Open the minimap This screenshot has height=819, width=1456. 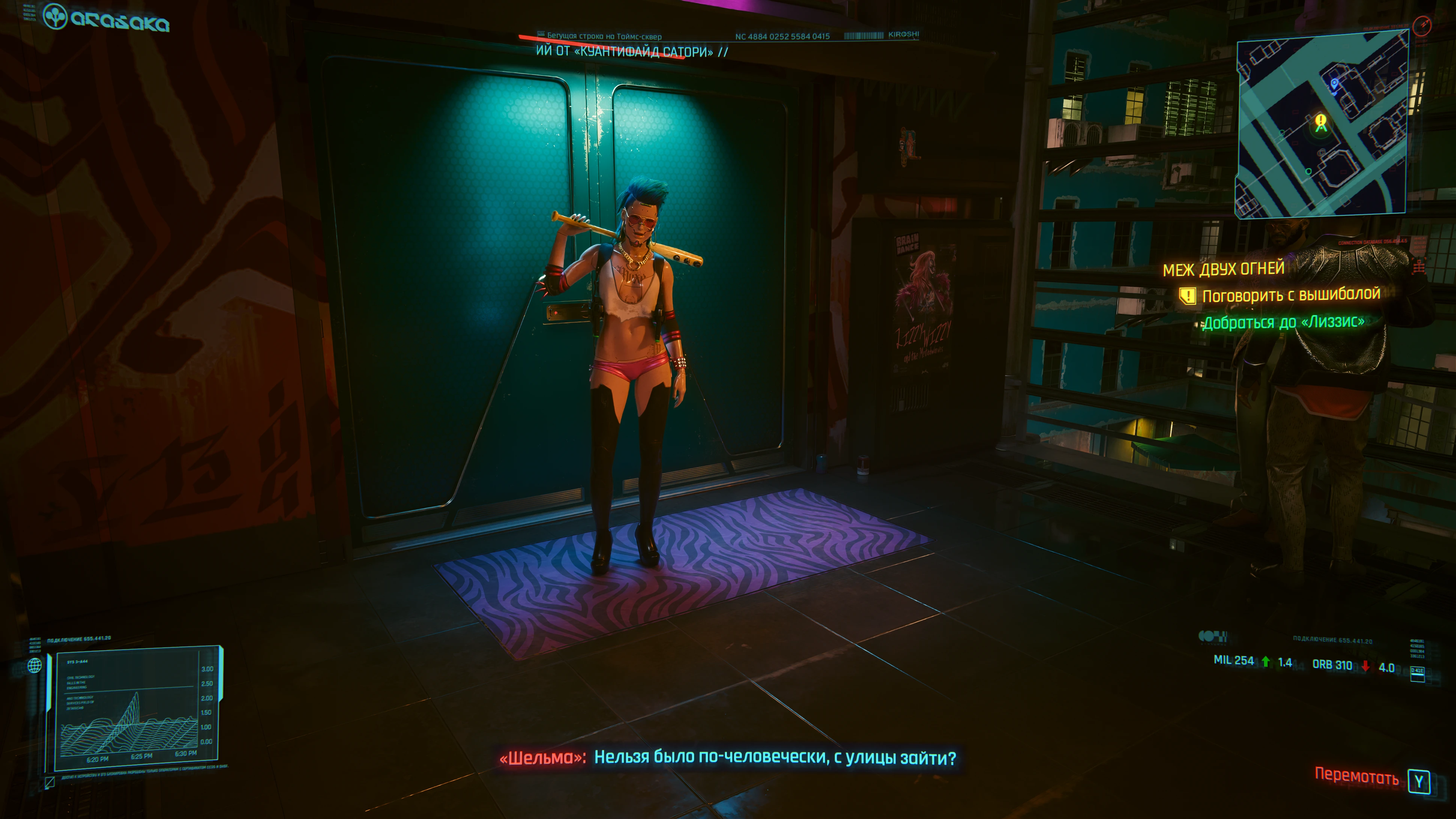[1321, 123]
